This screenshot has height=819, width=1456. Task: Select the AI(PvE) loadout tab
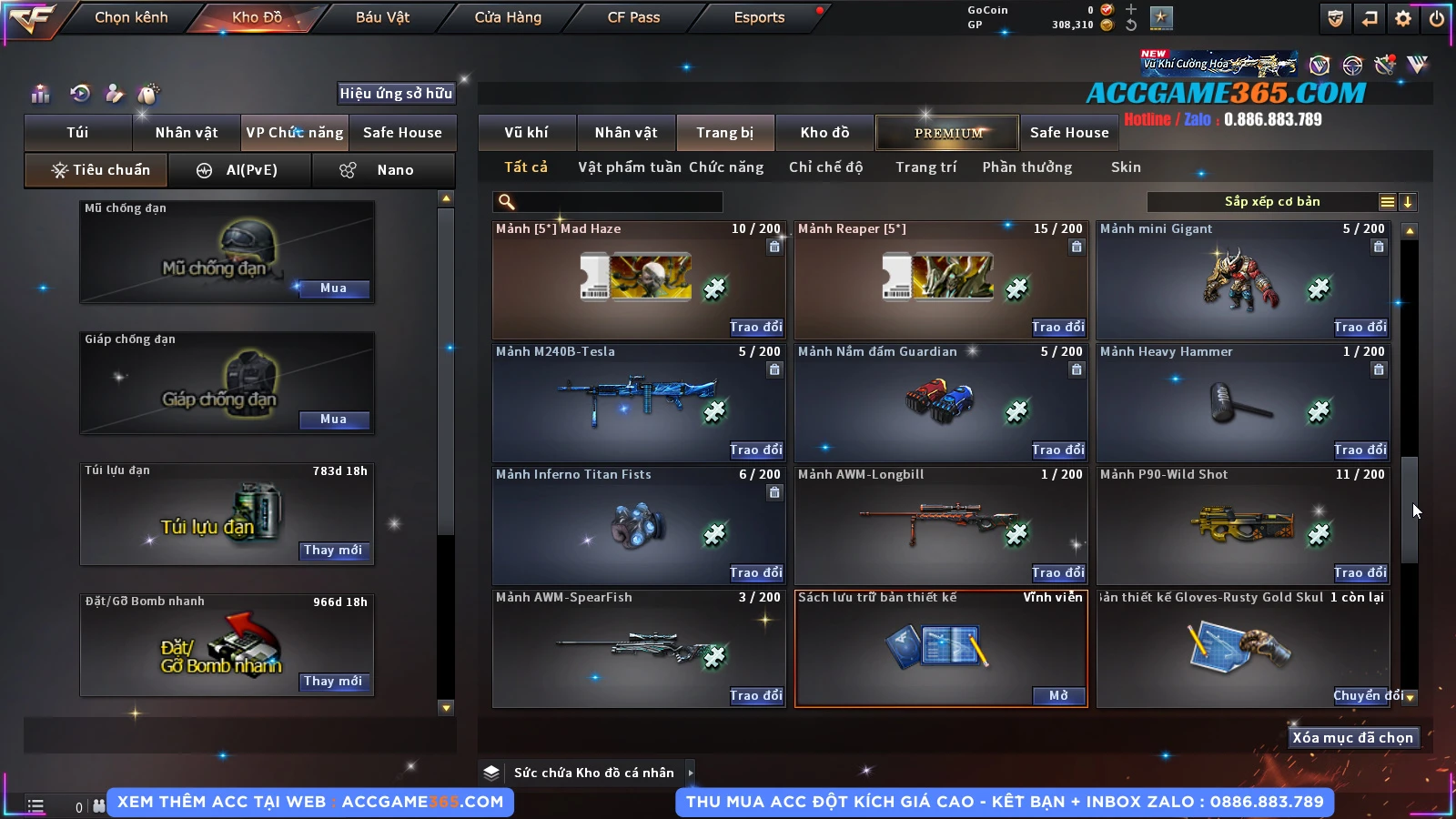point(240,170)
